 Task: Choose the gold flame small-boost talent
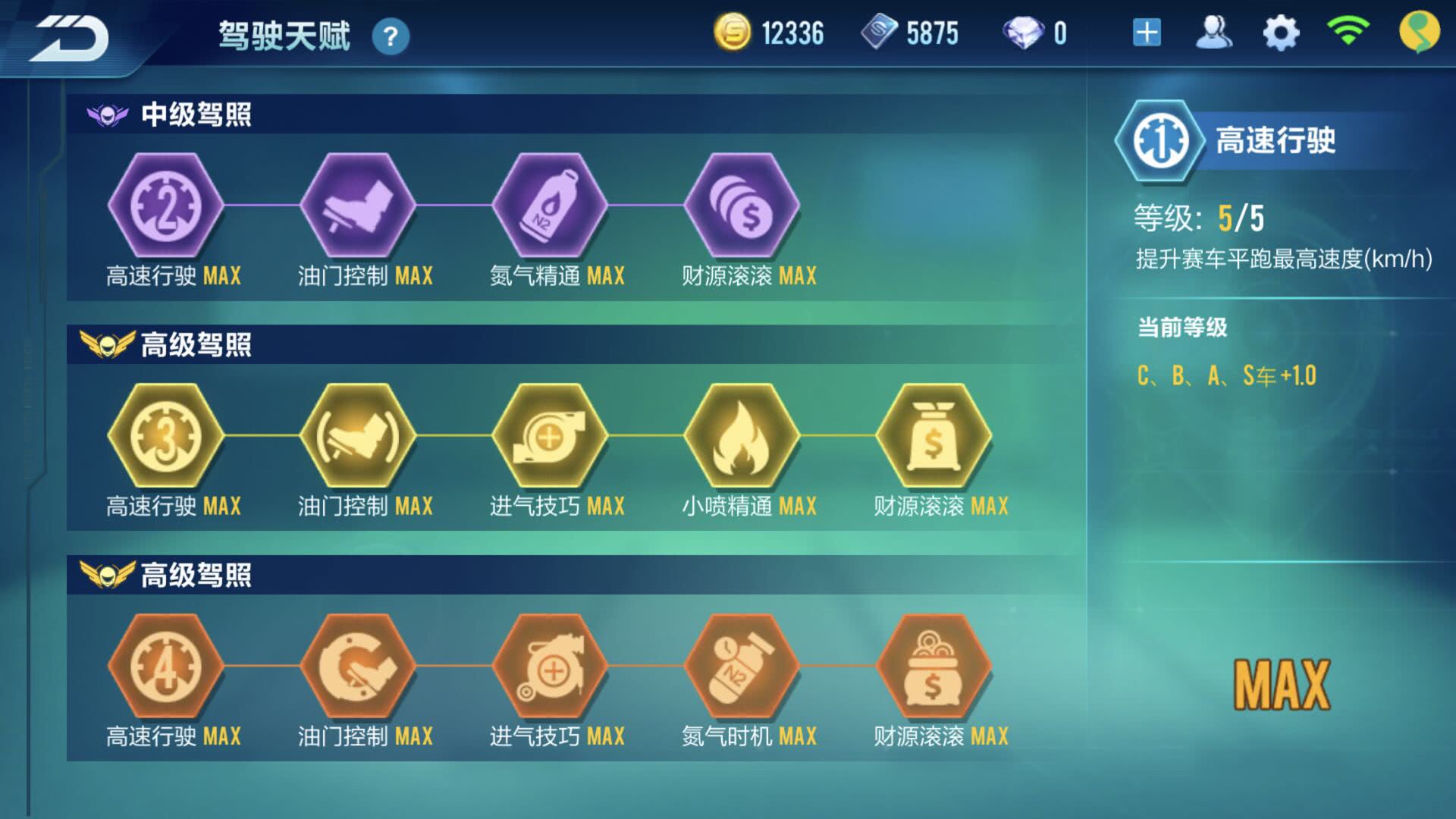(741, 436)
